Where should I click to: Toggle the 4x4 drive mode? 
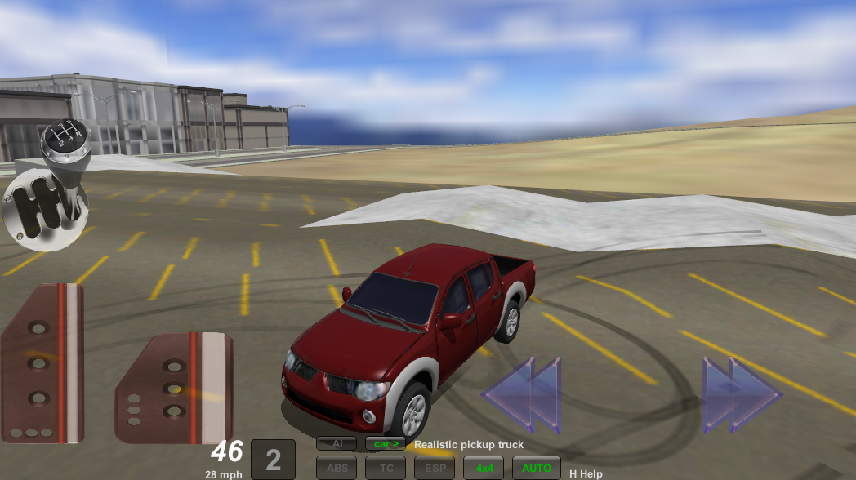484,466
